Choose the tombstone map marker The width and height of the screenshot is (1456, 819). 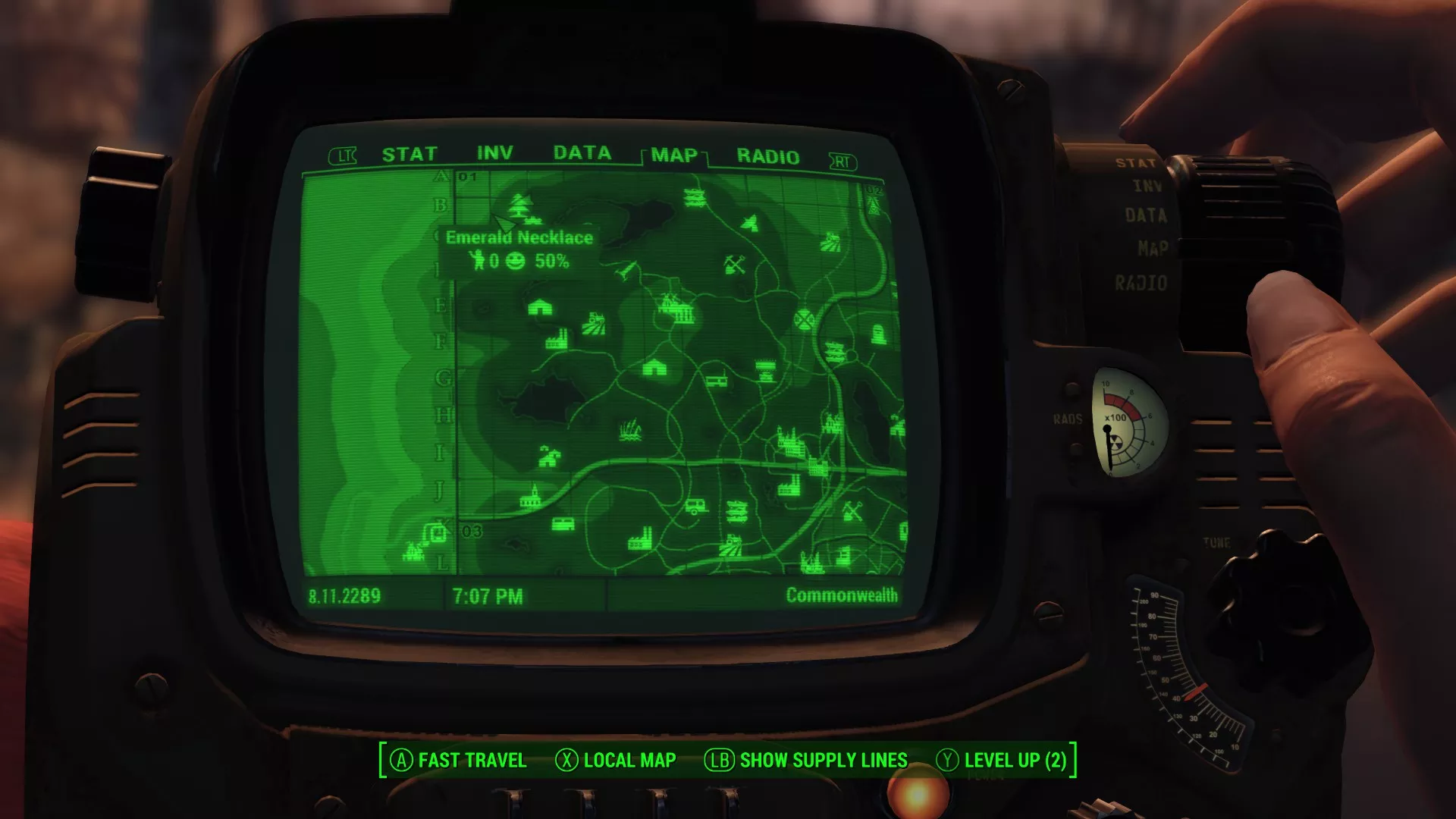point(878,334)
